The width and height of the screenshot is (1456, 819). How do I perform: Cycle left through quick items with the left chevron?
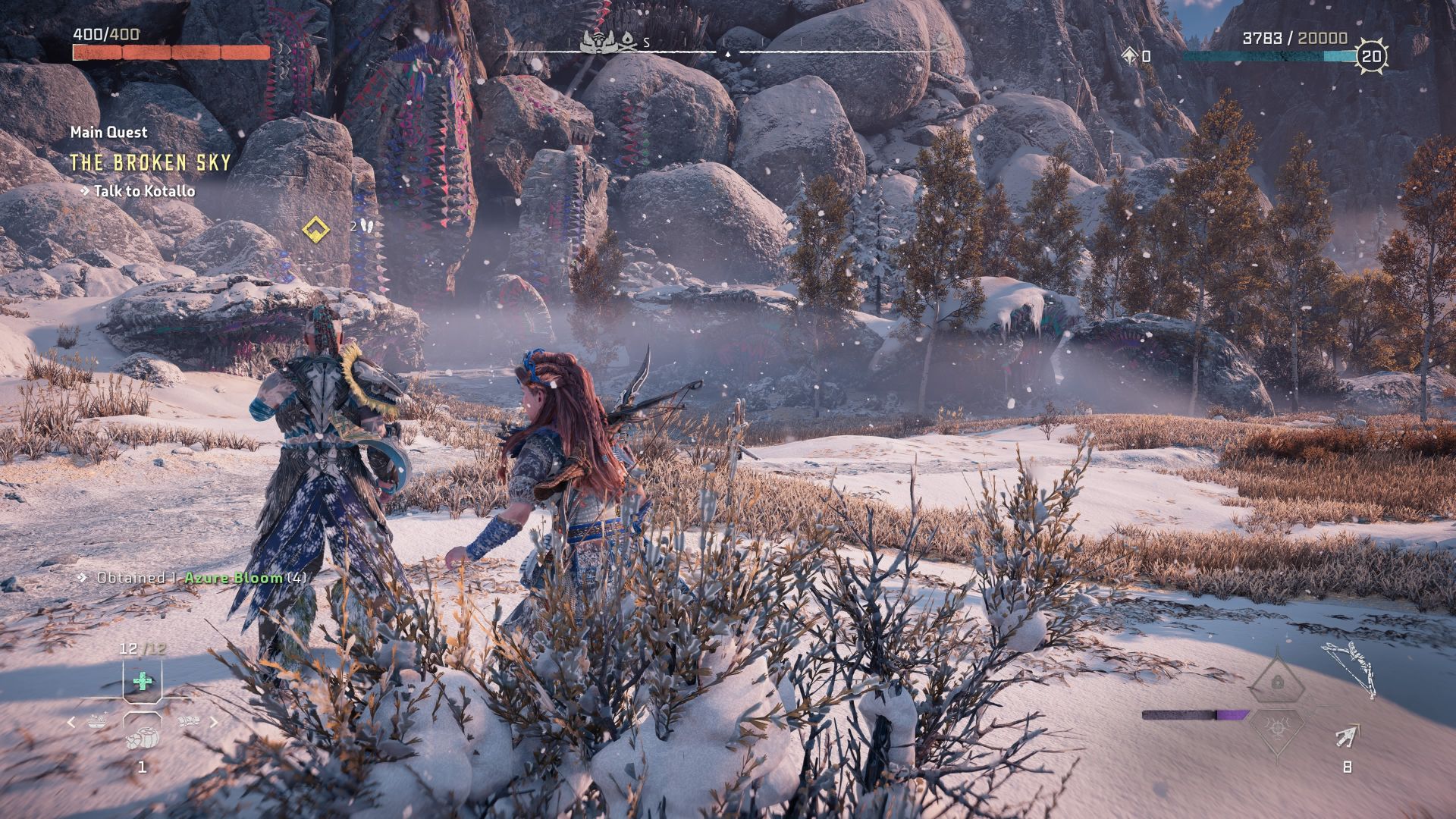coord(72,723)
